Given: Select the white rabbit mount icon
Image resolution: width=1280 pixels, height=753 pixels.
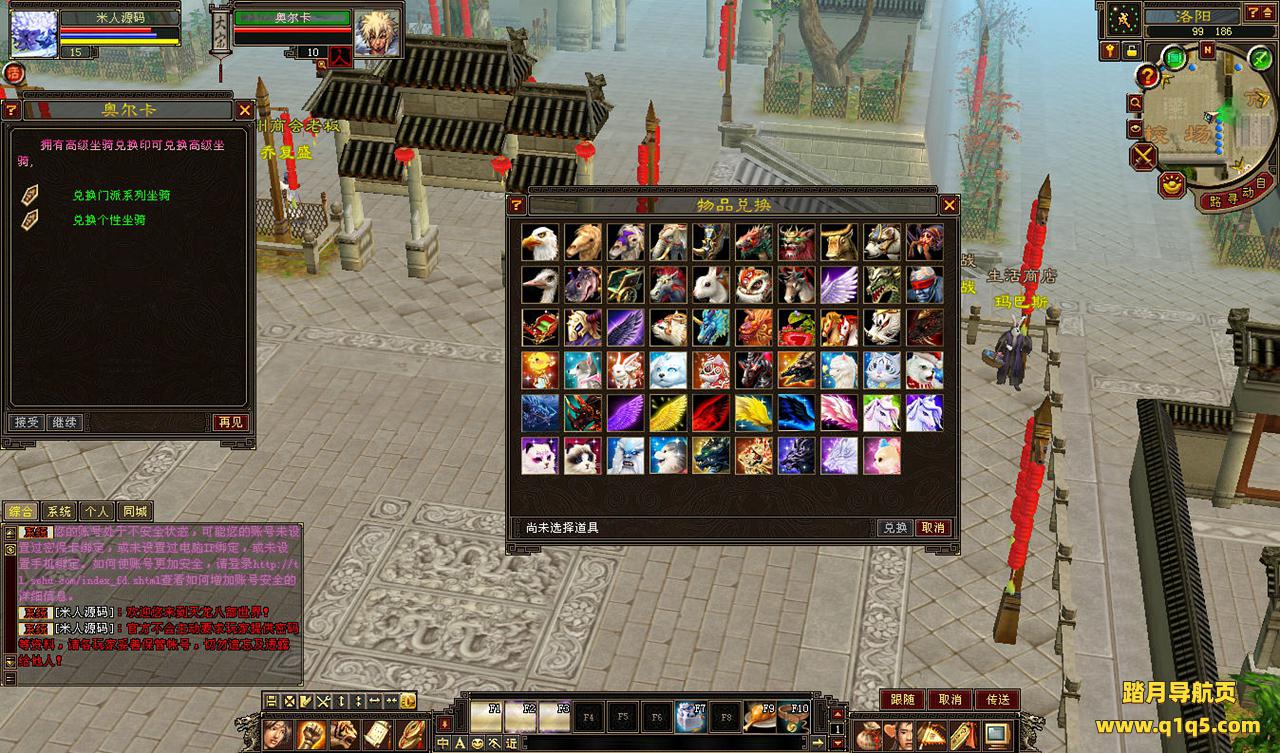Looking at the screenshot, I should click(711, 285).
